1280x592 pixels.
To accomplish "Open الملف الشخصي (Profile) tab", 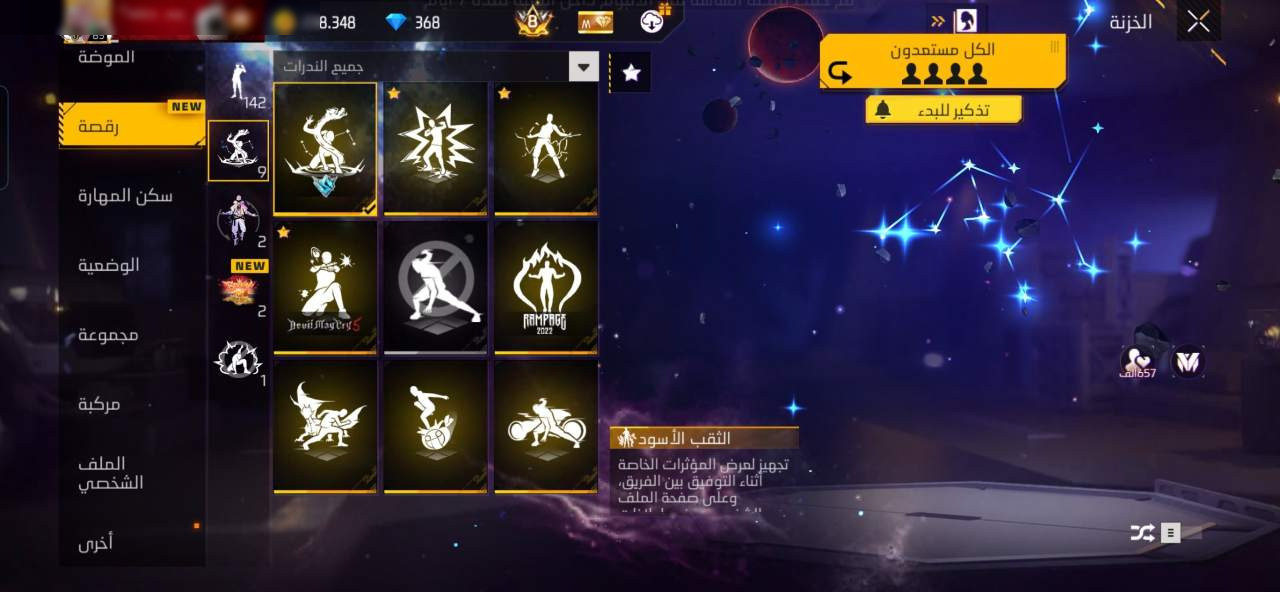I will [111, 473].
